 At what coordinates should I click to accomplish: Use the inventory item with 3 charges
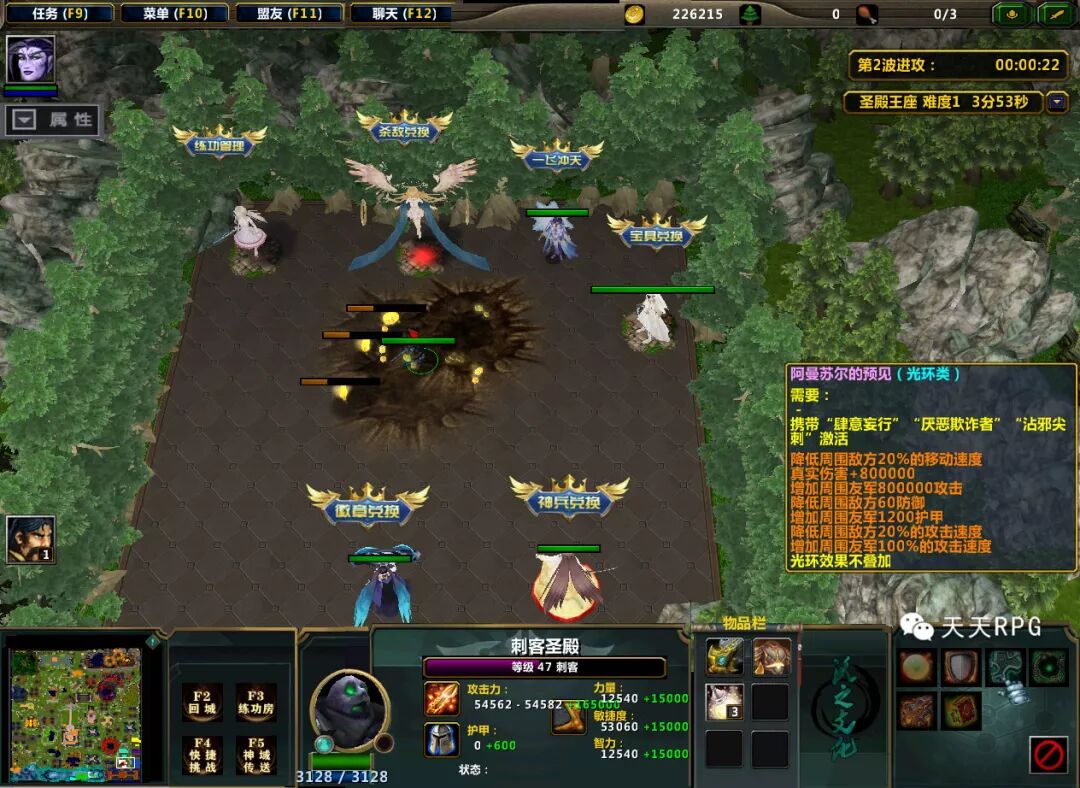pos(724,702)
